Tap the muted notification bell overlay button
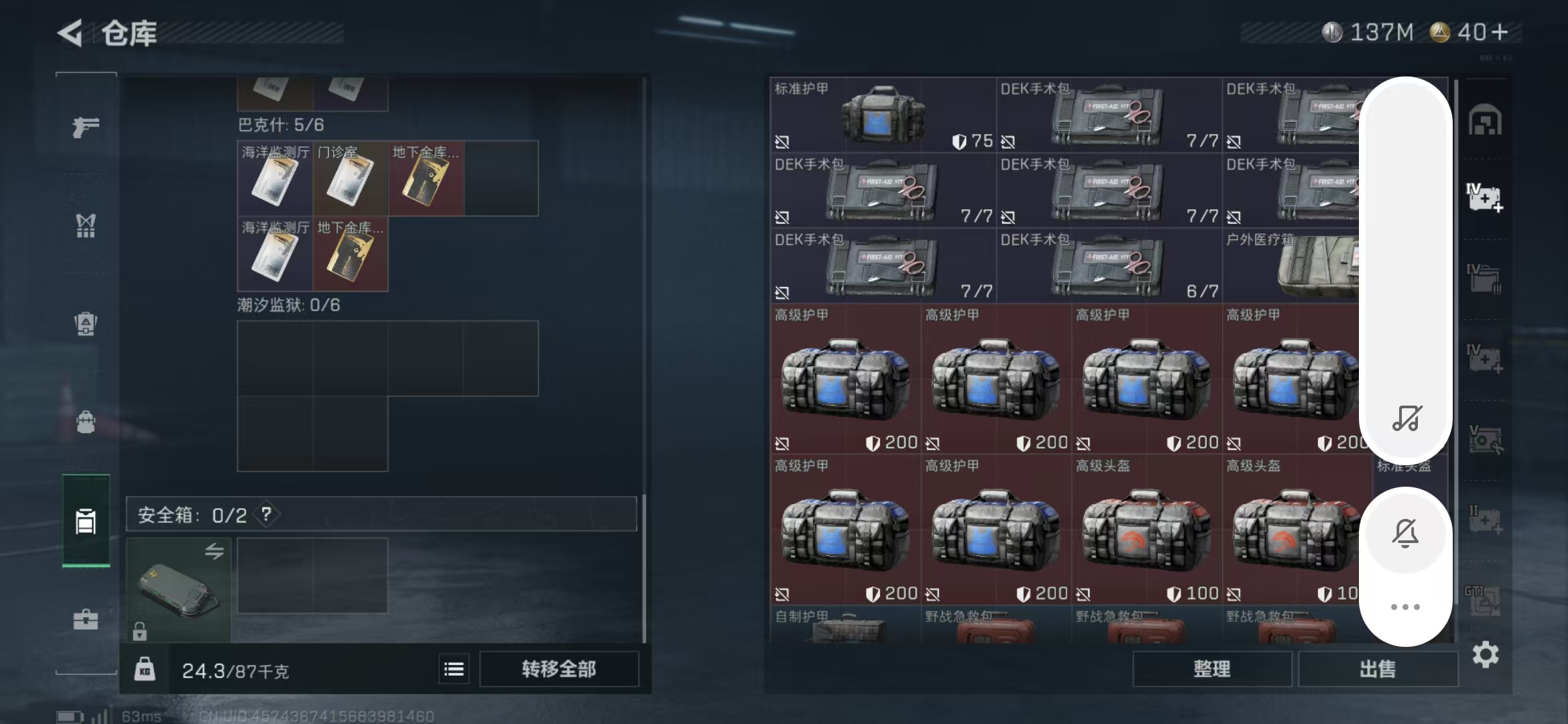 coord(1405,533)
